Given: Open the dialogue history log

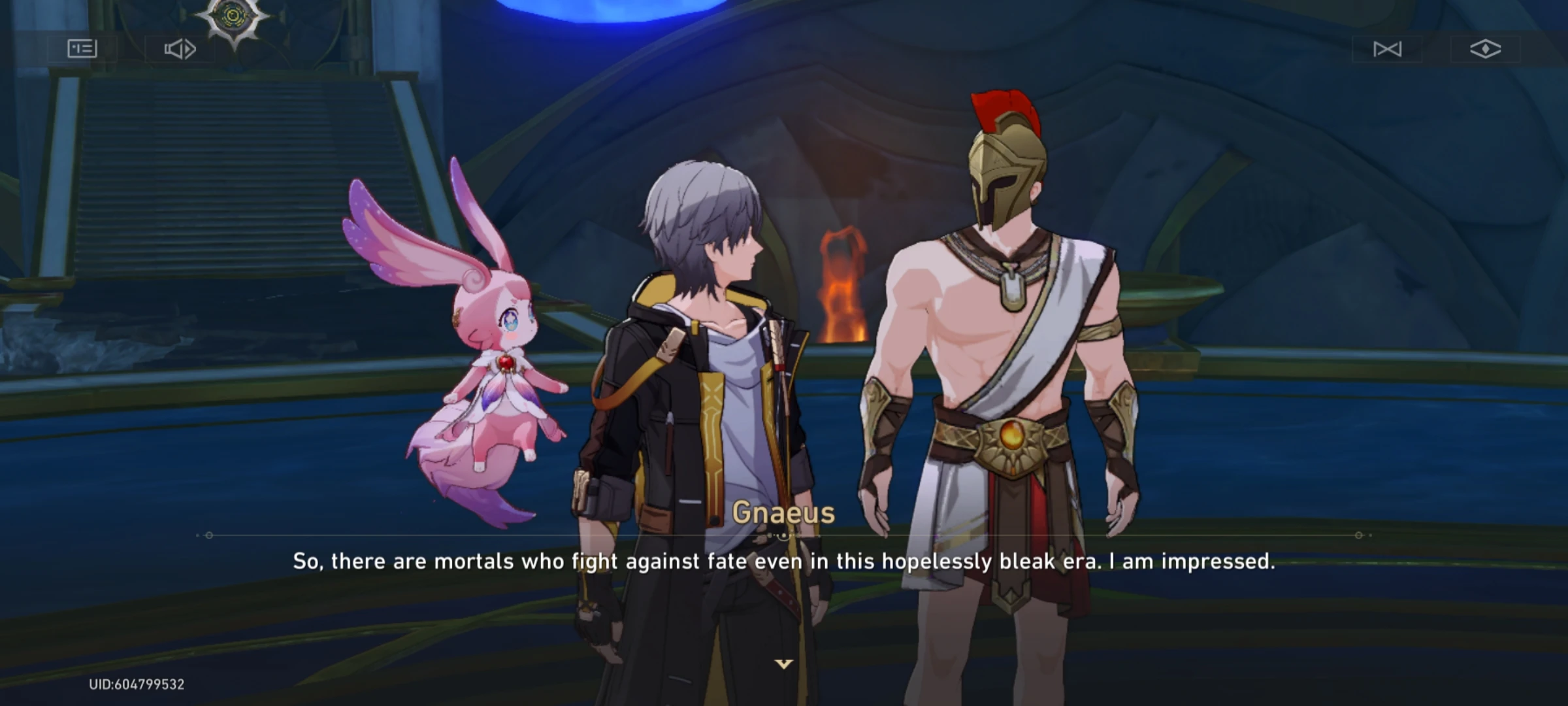Looking at the screenshot, I should point(81,48).
